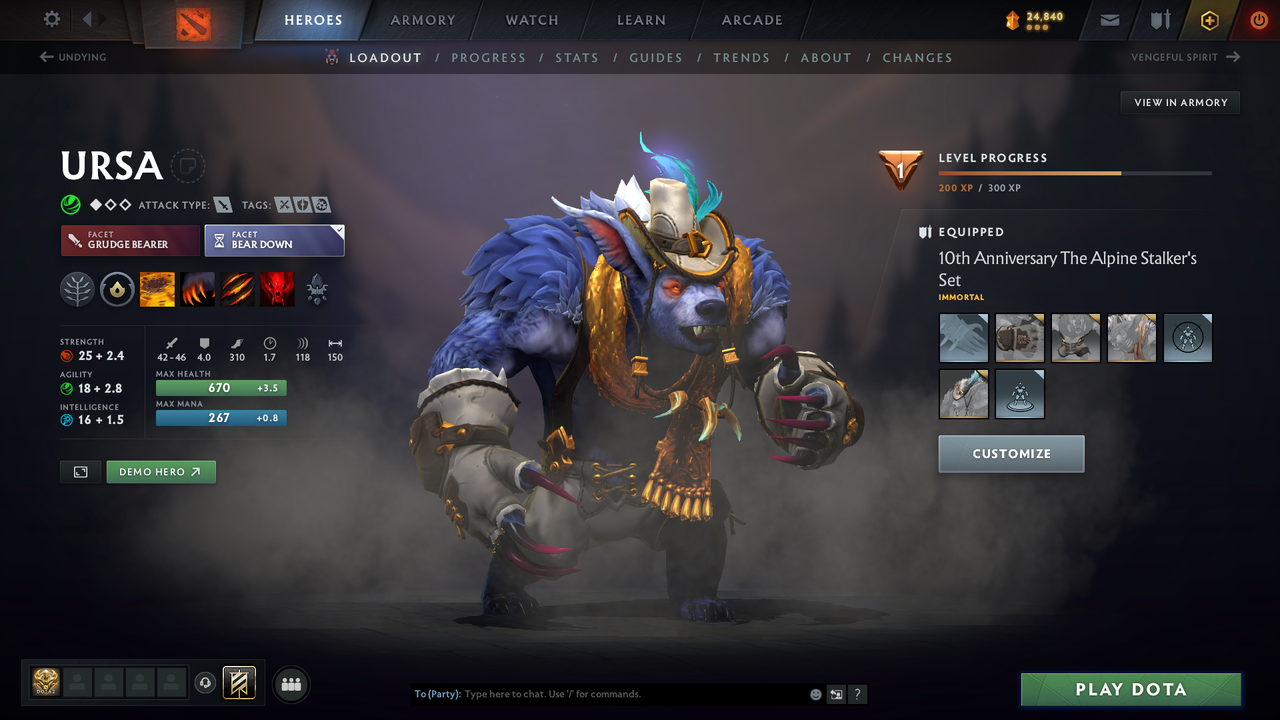Screen dimensions: 1280x720
Task: Click the find party members icon
Action: click(x=290, y=683)
